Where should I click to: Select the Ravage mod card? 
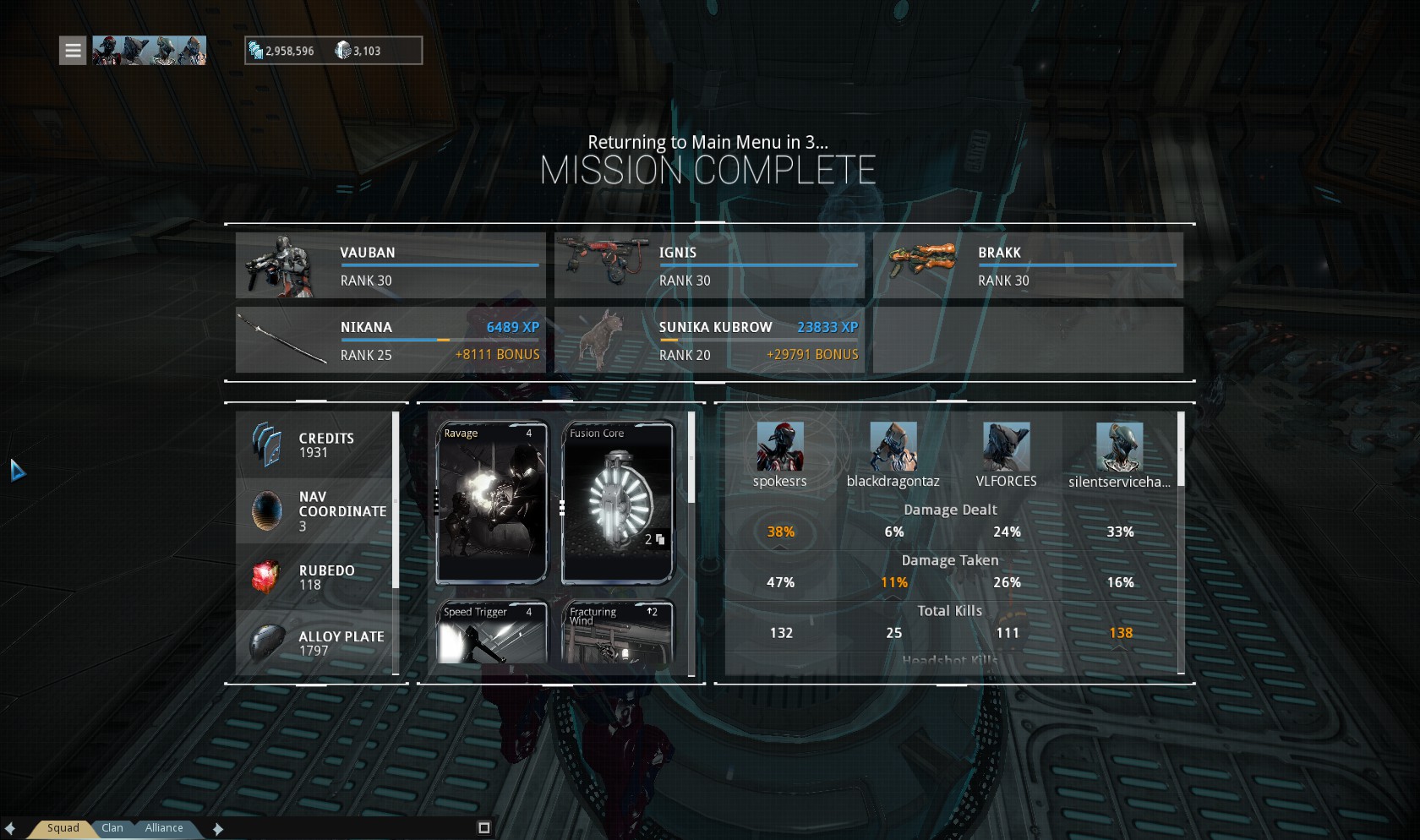492,503
